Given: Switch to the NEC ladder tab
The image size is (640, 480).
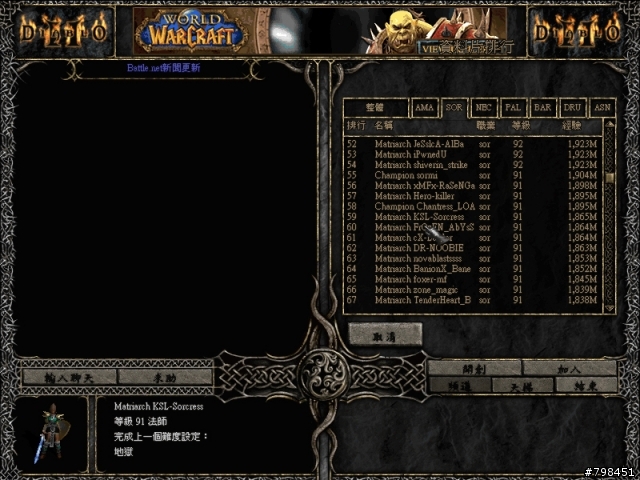Looking at the screenshot, I should pos(484,107).
